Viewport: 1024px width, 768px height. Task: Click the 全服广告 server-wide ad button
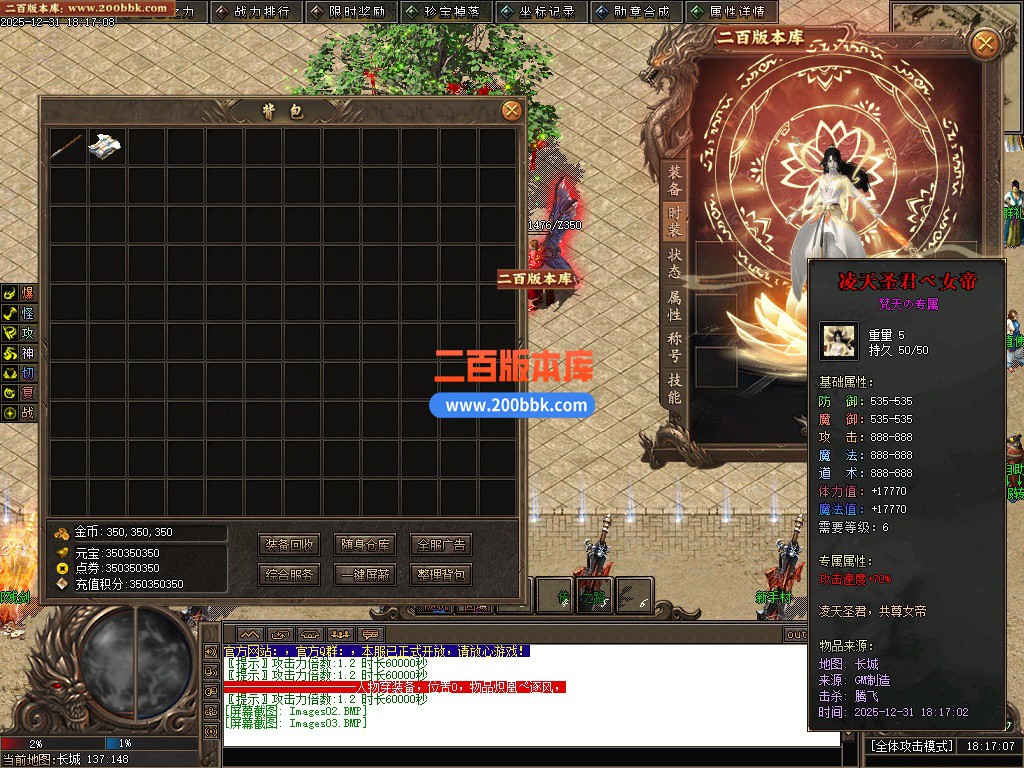[440, 545]
